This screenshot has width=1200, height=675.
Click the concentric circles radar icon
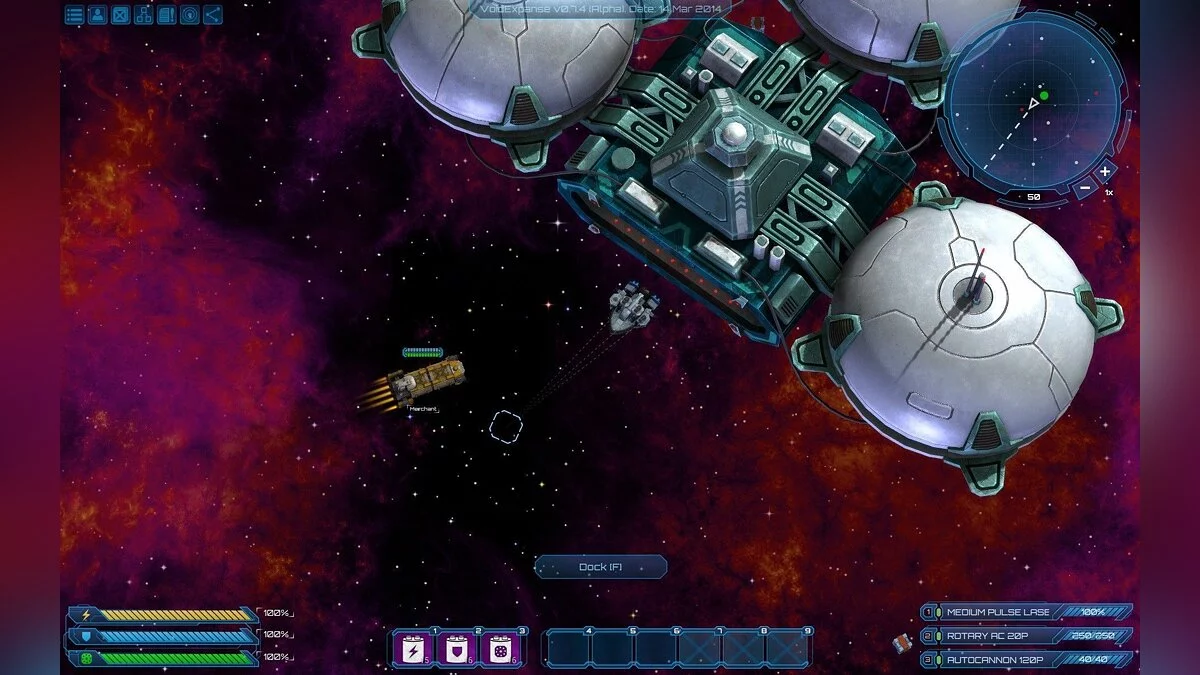[x=189, y=15]
